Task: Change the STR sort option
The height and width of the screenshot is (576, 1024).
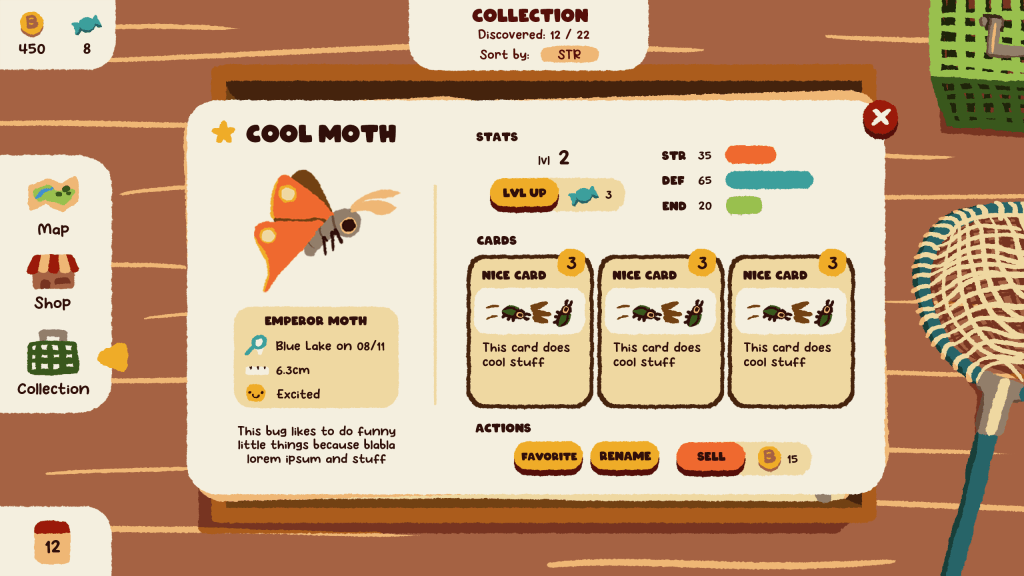Action: point(570,54)
